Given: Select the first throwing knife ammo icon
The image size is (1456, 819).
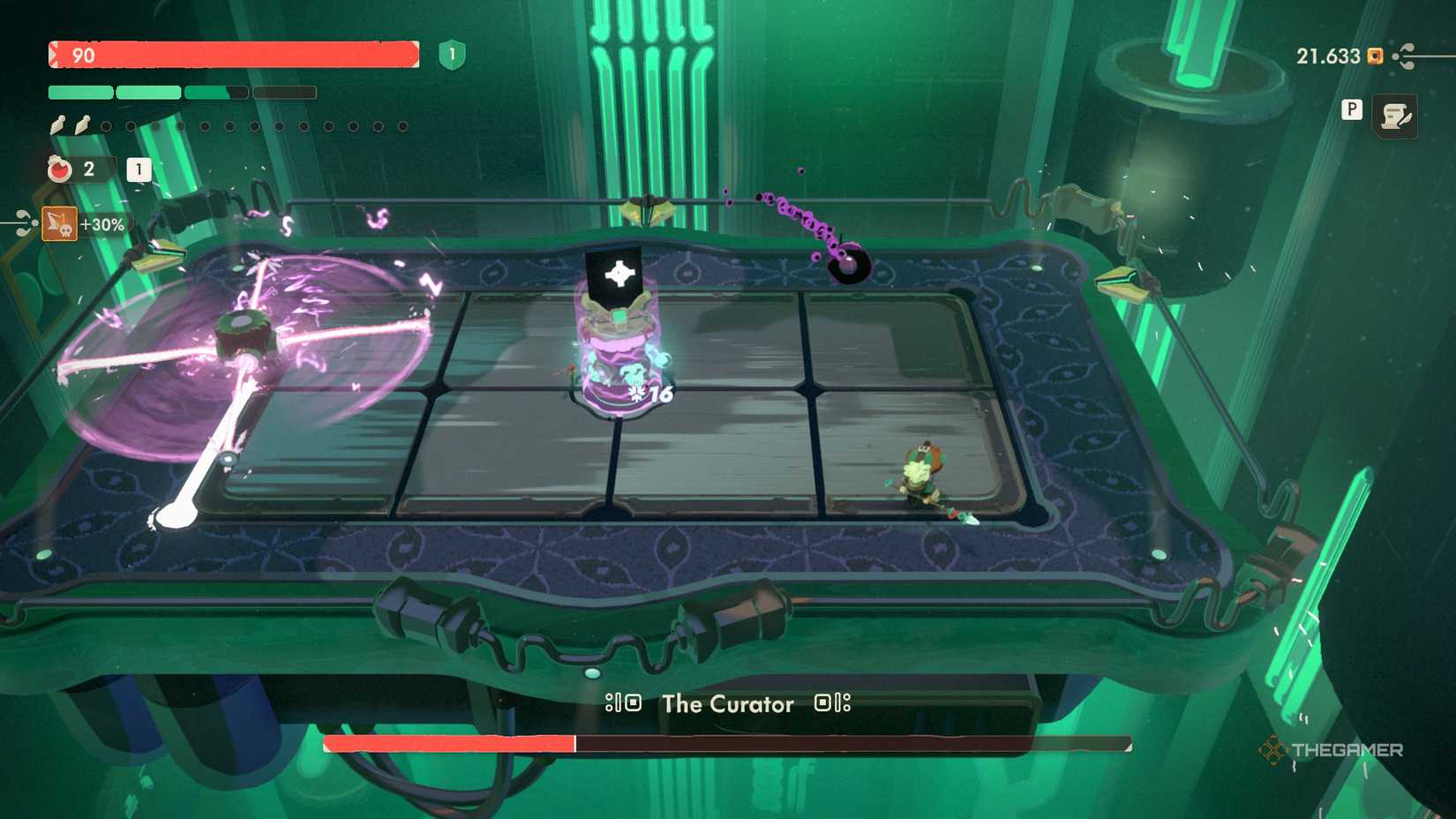Looking at the screenshot, I should (57, 125).
